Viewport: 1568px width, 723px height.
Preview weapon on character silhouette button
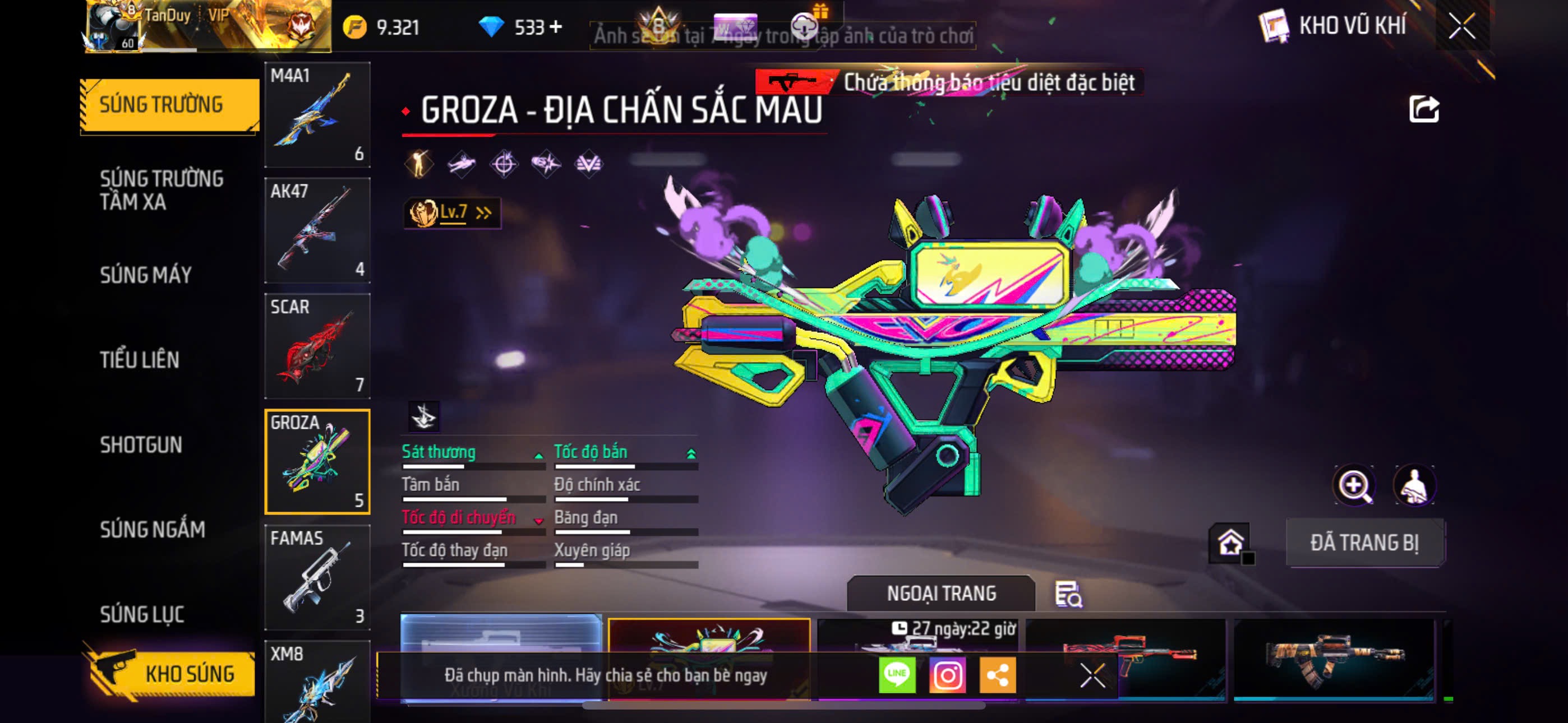click(x=1414, y=486)
